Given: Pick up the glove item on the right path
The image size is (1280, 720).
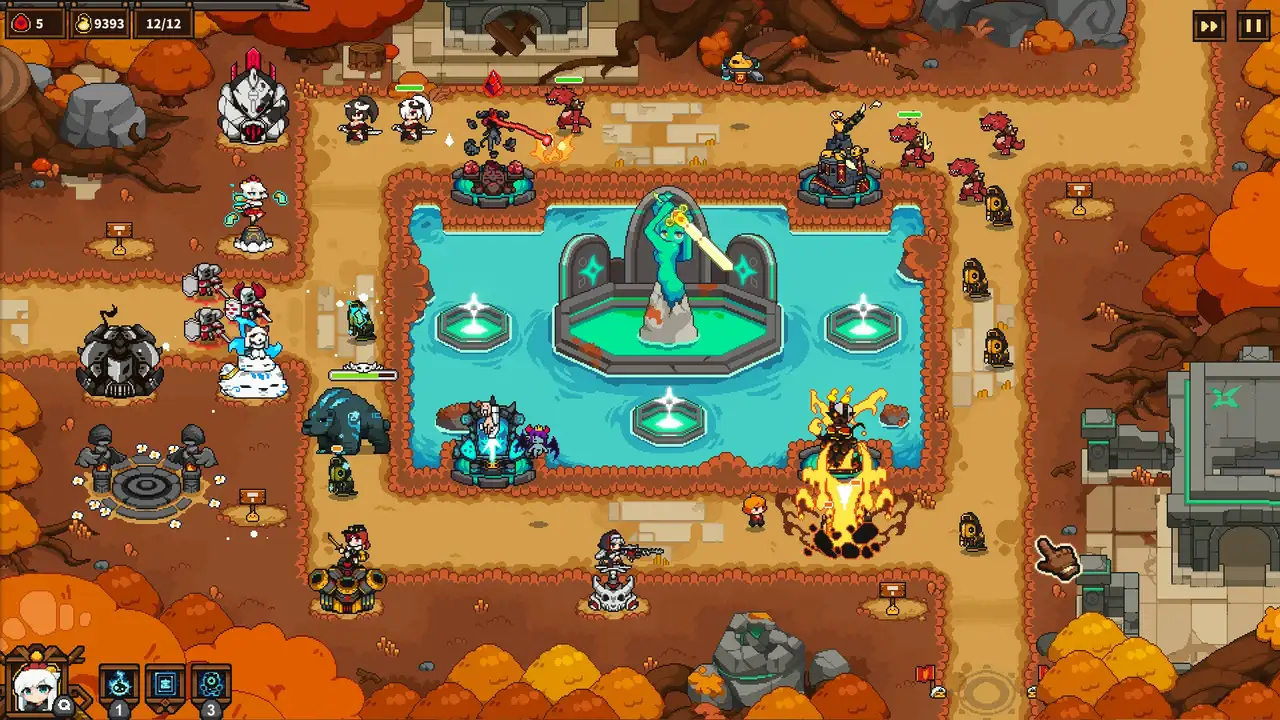Looking at the screenshot, I should pos(1057,557).
